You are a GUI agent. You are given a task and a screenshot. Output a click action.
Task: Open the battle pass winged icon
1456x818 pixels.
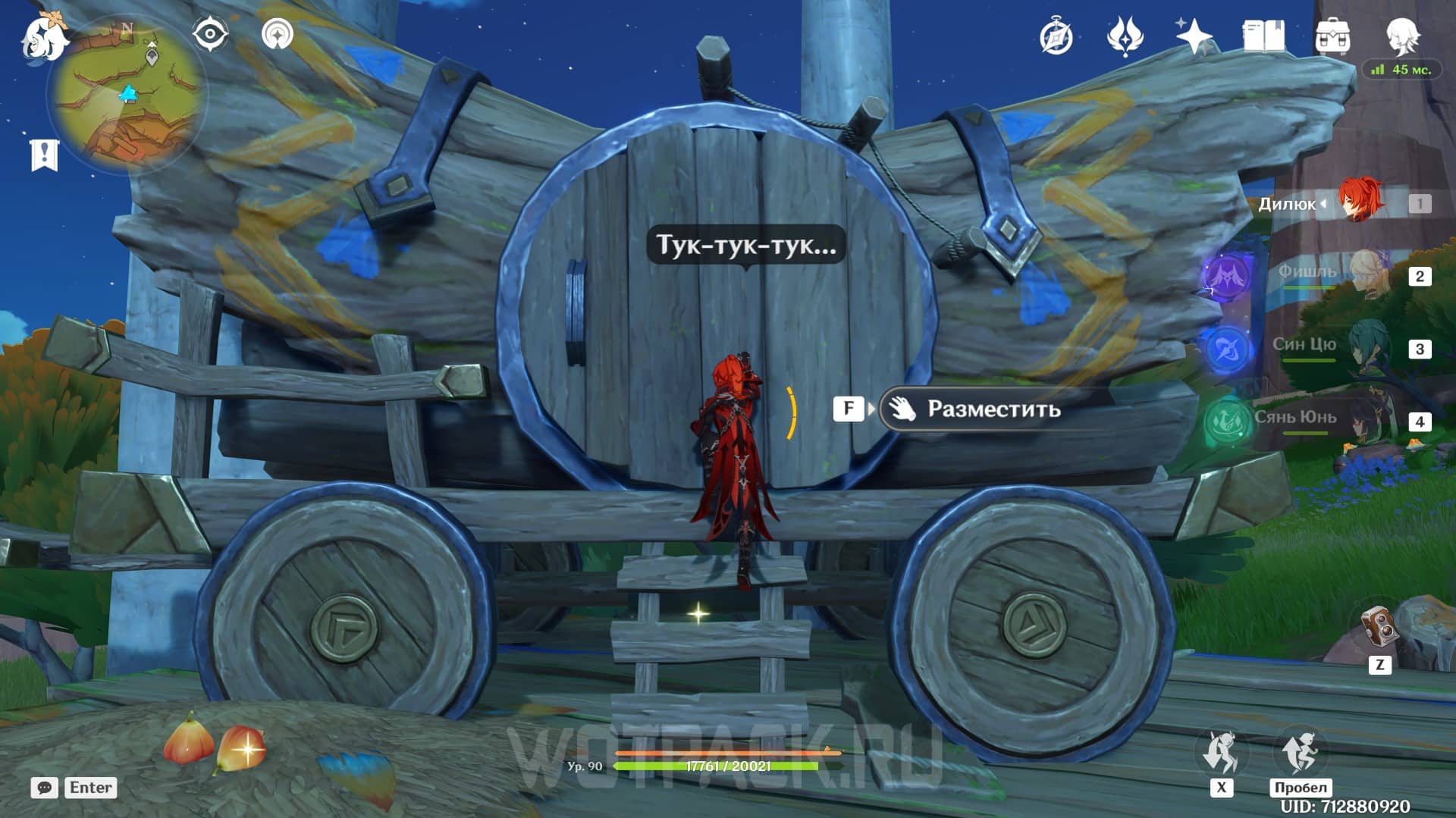[1125, 36]
